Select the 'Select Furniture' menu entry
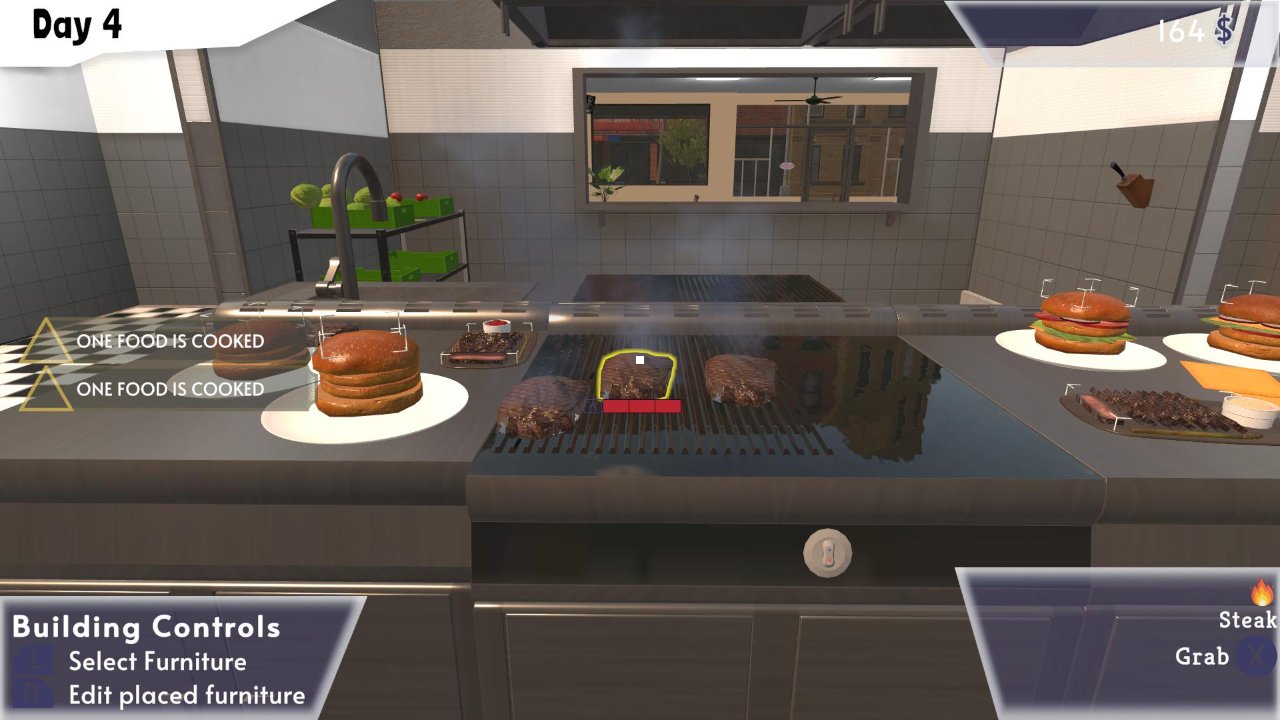 pyautogui.click(x=156, y=661)
